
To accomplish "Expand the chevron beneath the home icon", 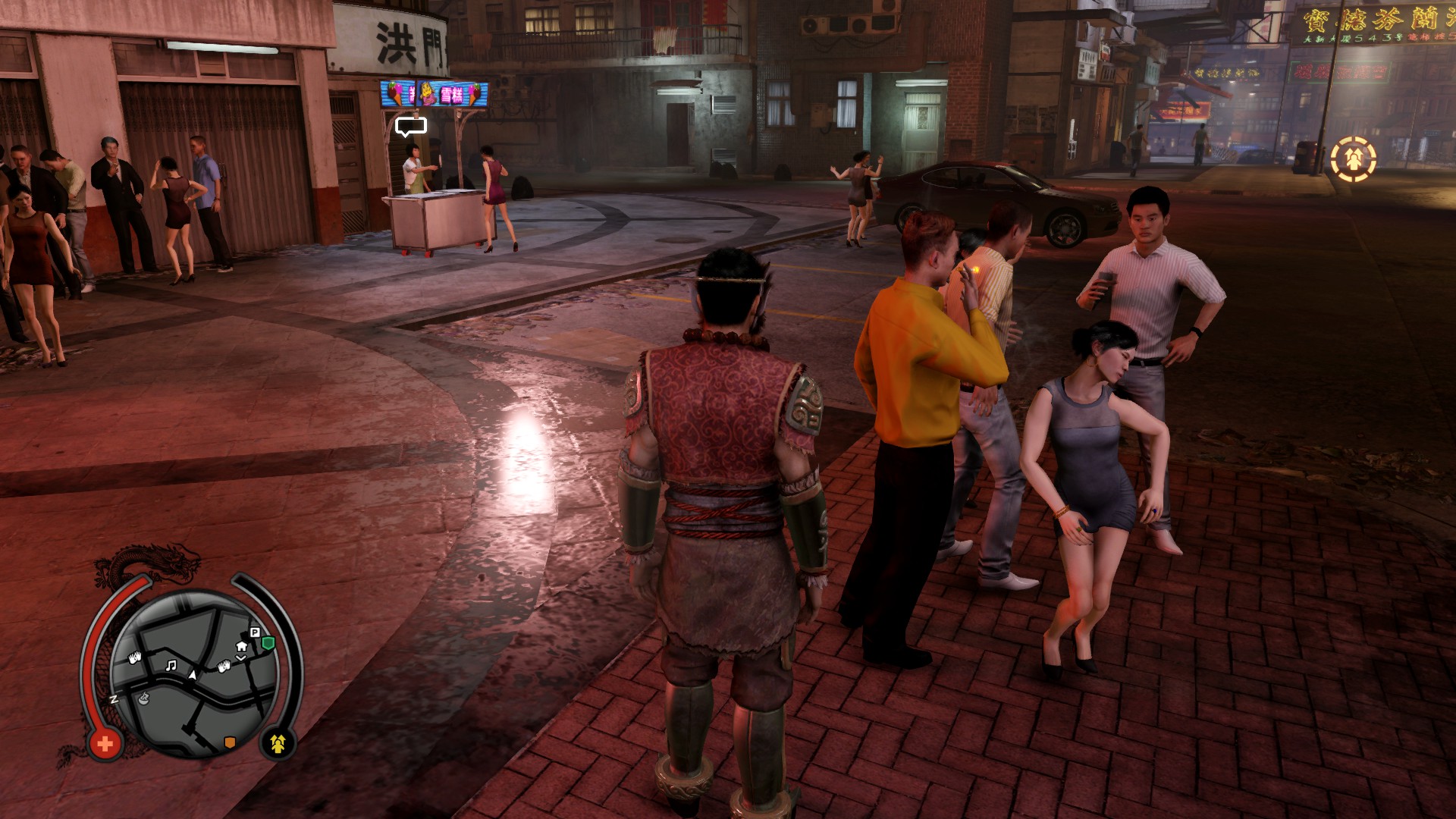I will tap(241, 658).
